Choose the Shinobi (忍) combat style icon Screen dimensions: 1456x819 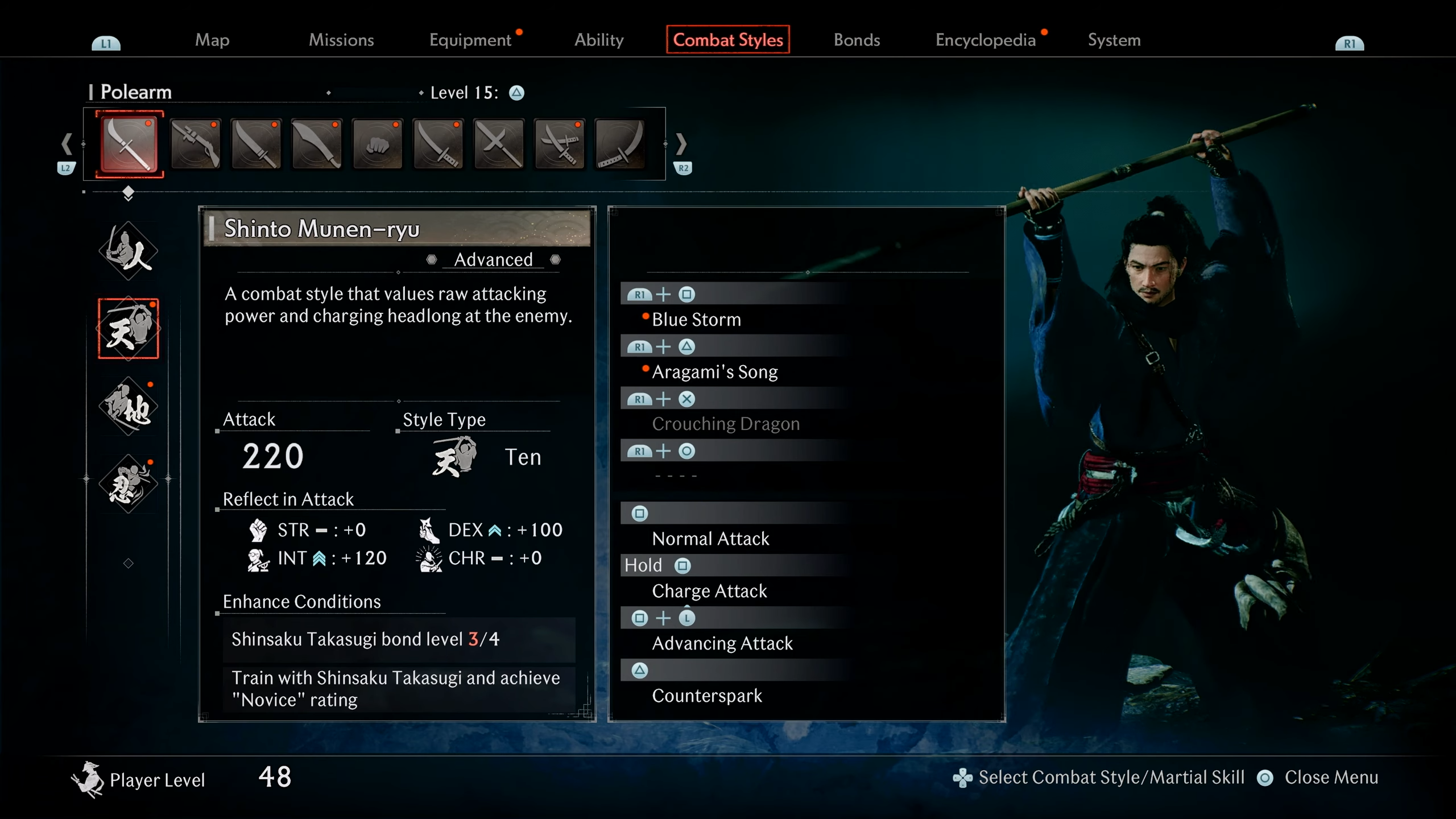coord(129,483)
